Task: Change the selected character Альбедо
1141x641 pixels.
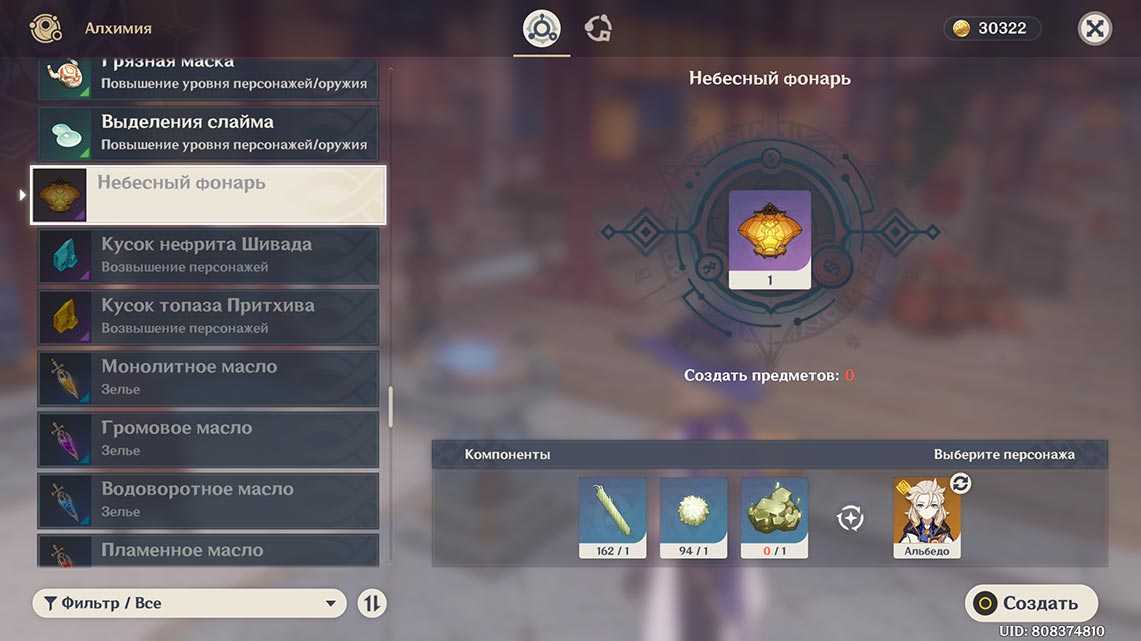Action: tap(927, 516)
